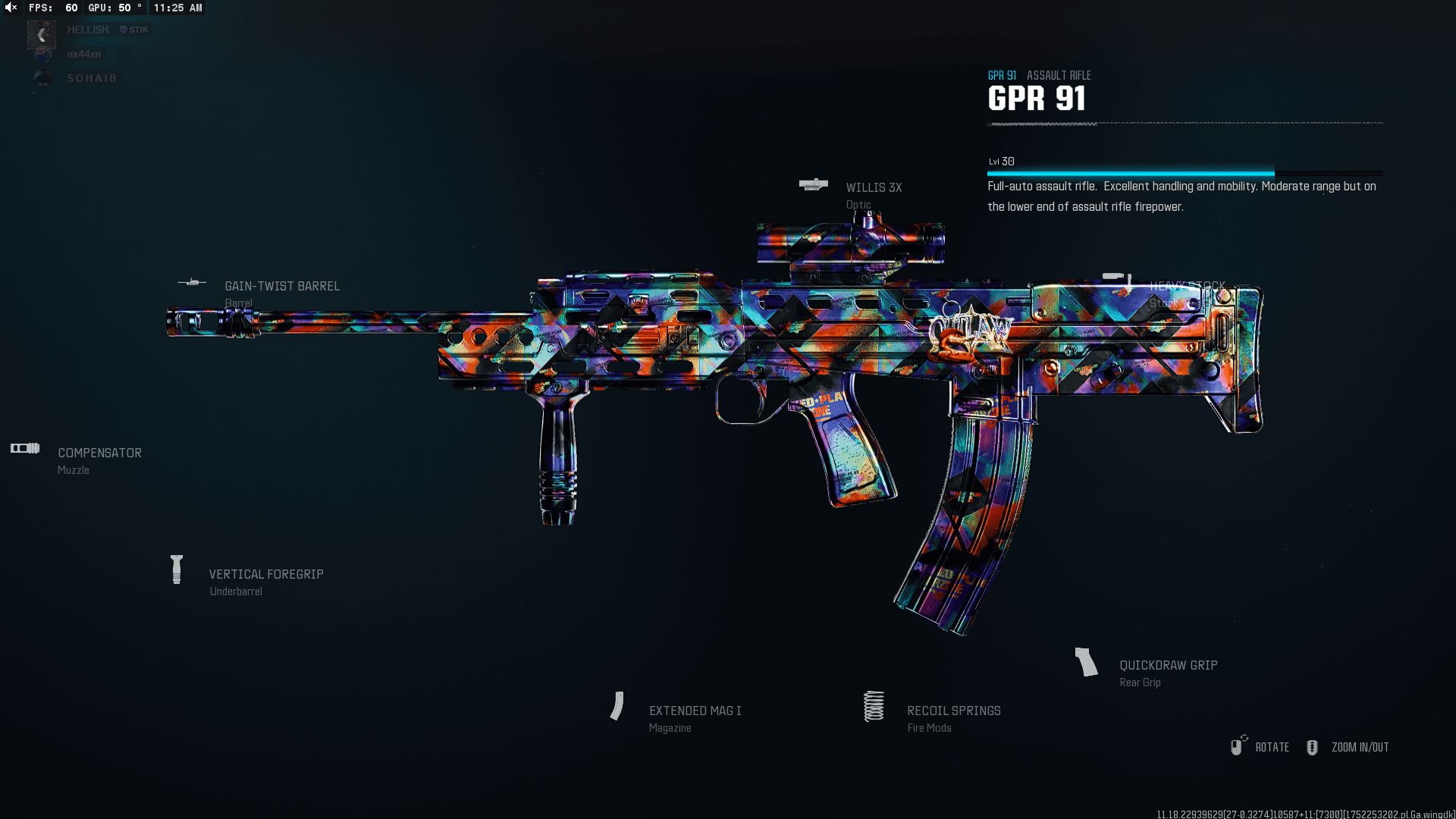Select the Heavy Stock attachment slot

coord(1186,287)
